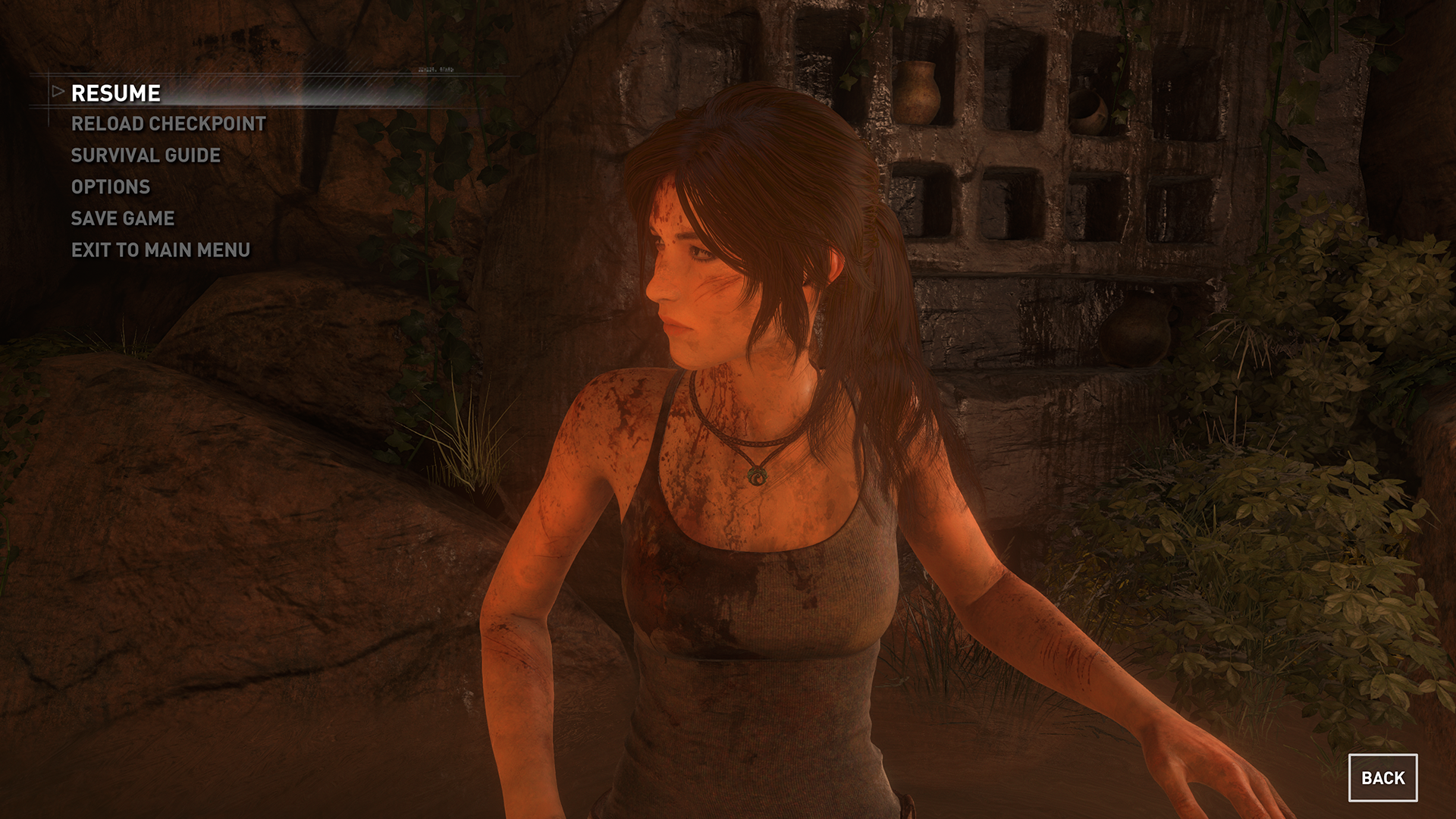Select Save Game
This screenshot has height=819, width=1456.
(123, 218)
